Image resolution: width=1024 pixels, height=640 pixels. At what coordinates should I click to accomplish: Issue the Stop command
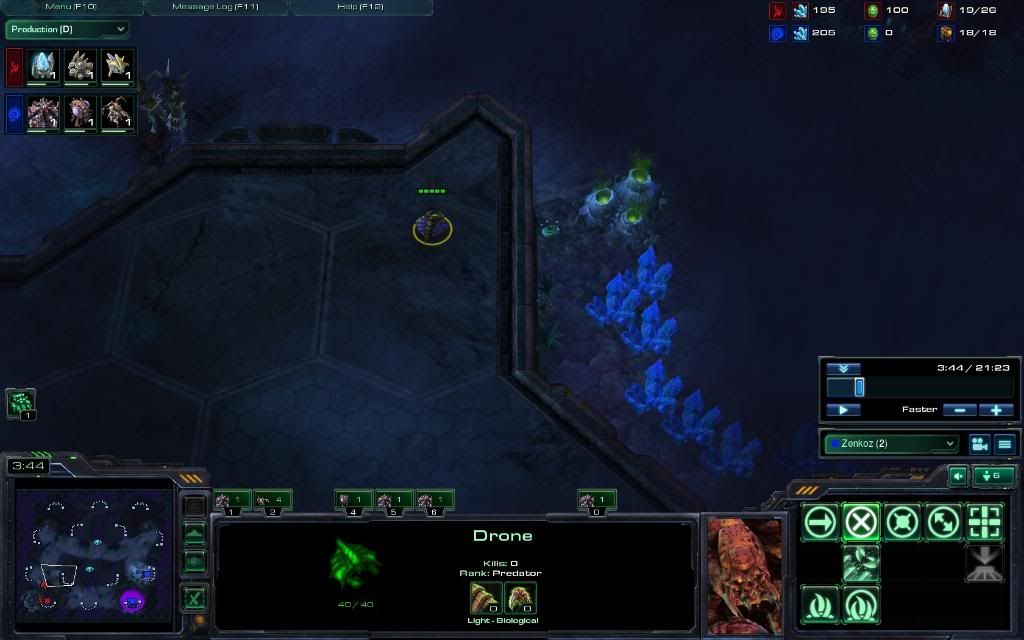click(861, 521)
